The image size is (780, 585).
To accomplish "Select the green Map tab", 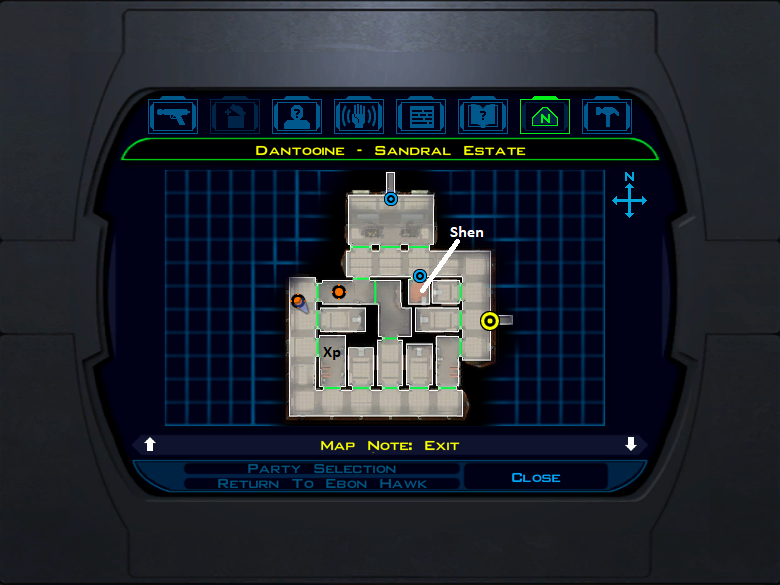I will (x=545, y=116).
